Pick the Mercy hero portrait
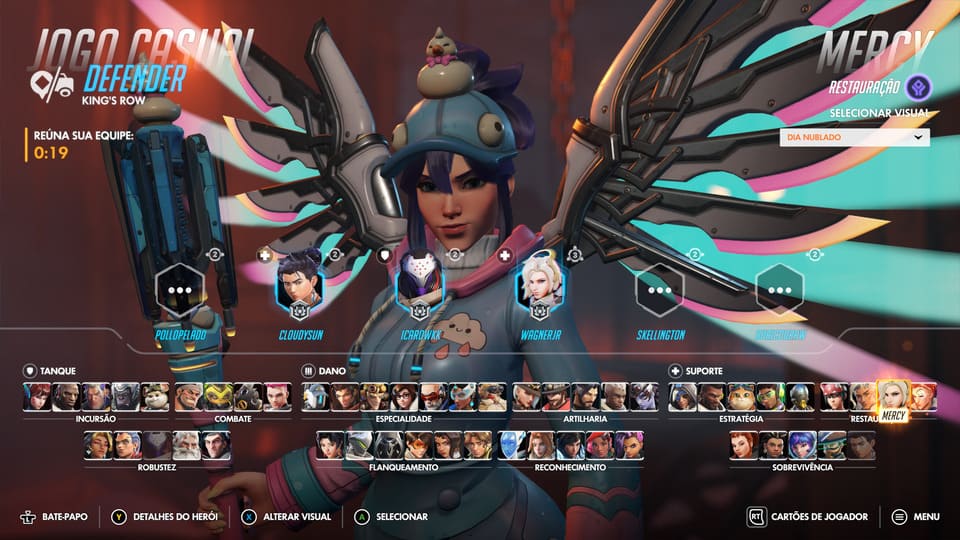This screenshot has width=960, height=540. (893, 397)
